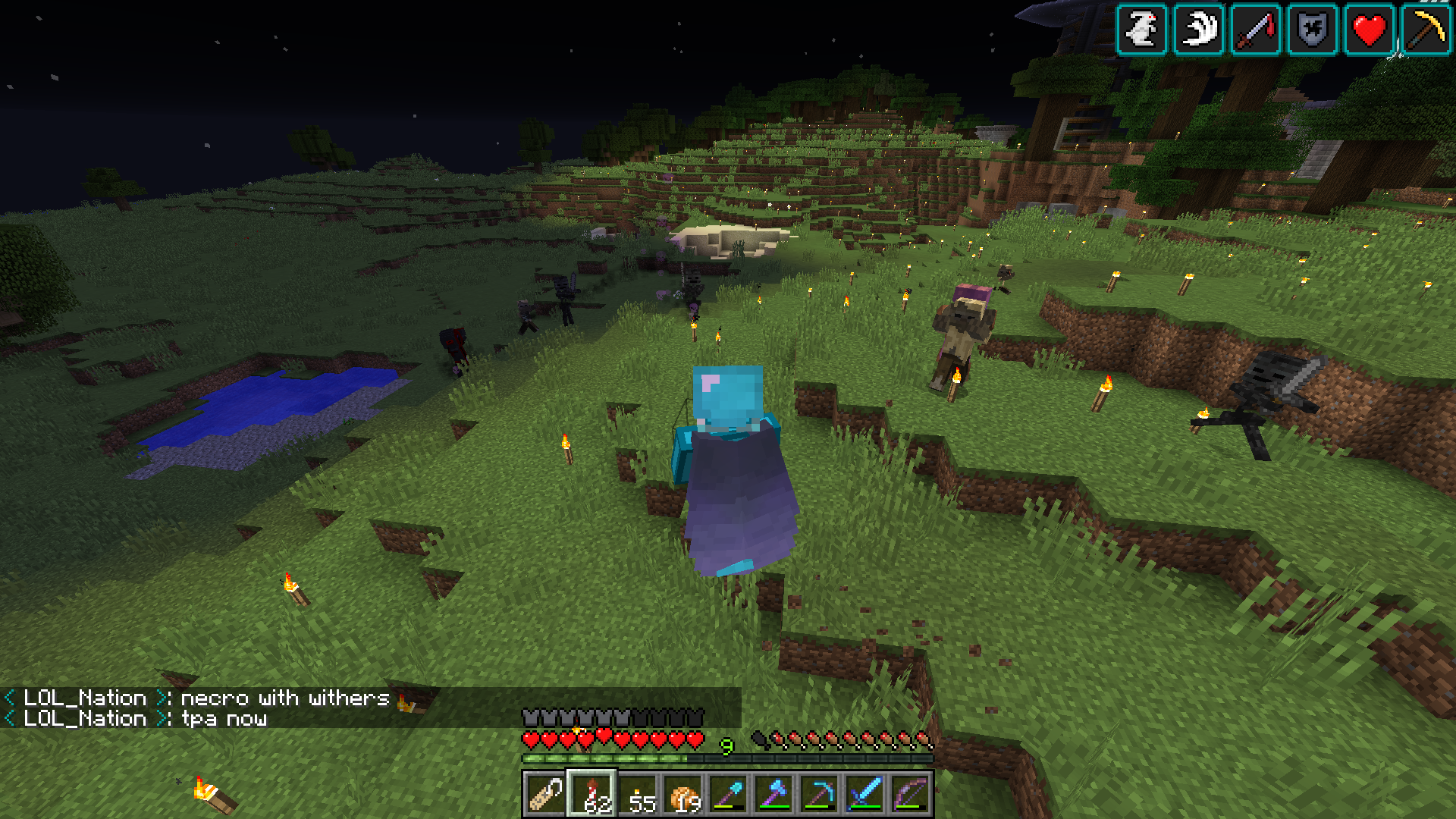1456x819 pixels.
Task: Select the shell stack of 19 in the hotbar
Action: tap(682, 796)
